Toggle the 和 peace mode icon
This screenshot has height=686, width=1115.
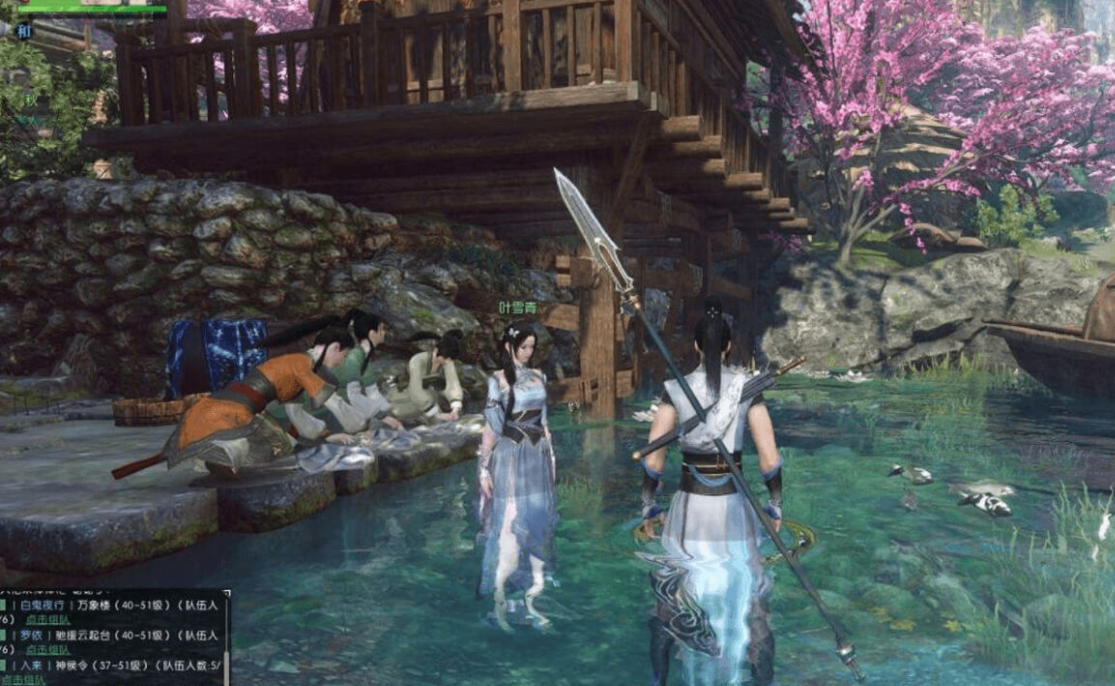(x=24, y=31)
